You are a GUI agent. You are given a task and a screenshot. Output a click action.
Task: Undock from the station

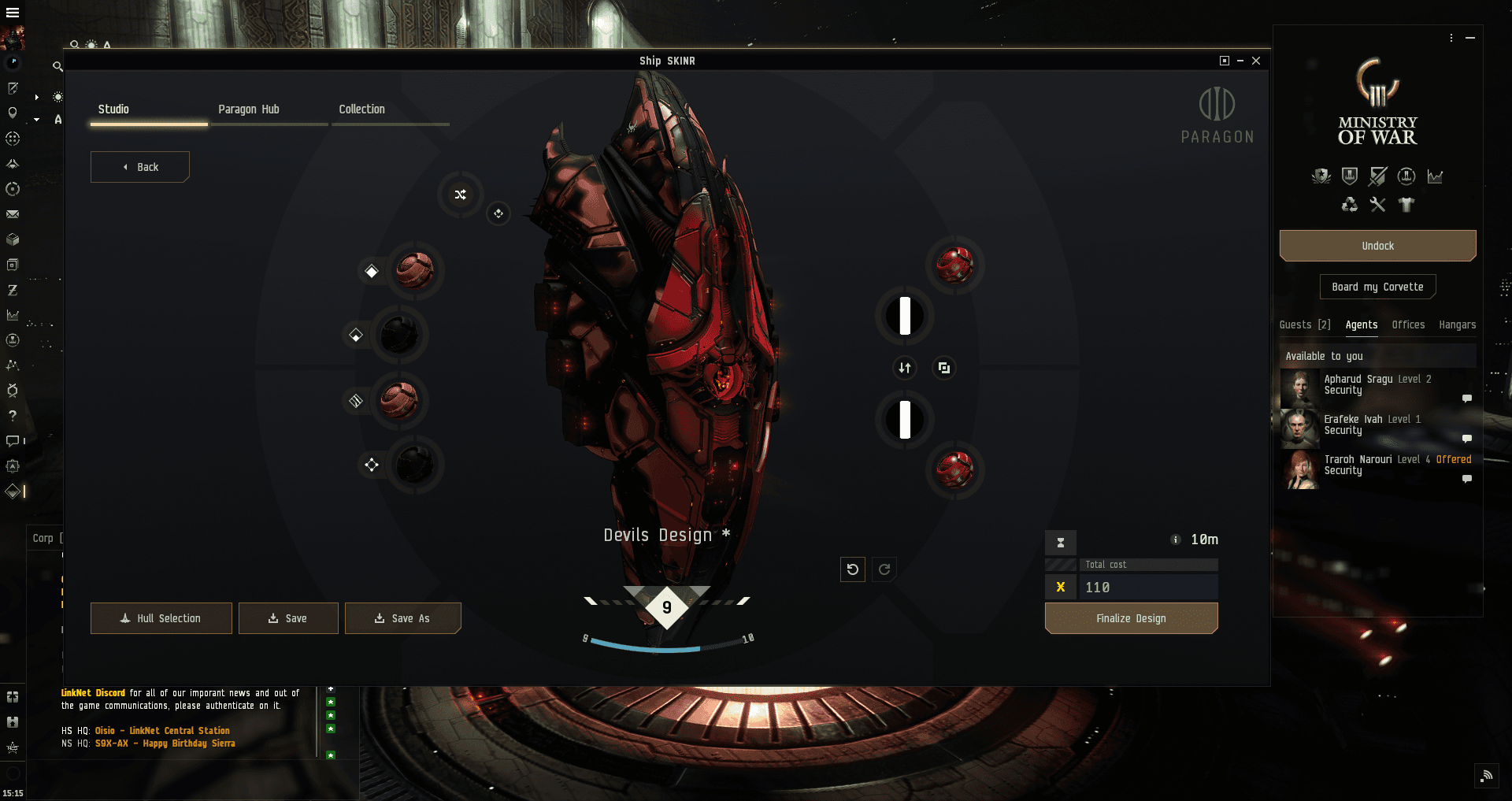pos(1377,246)
